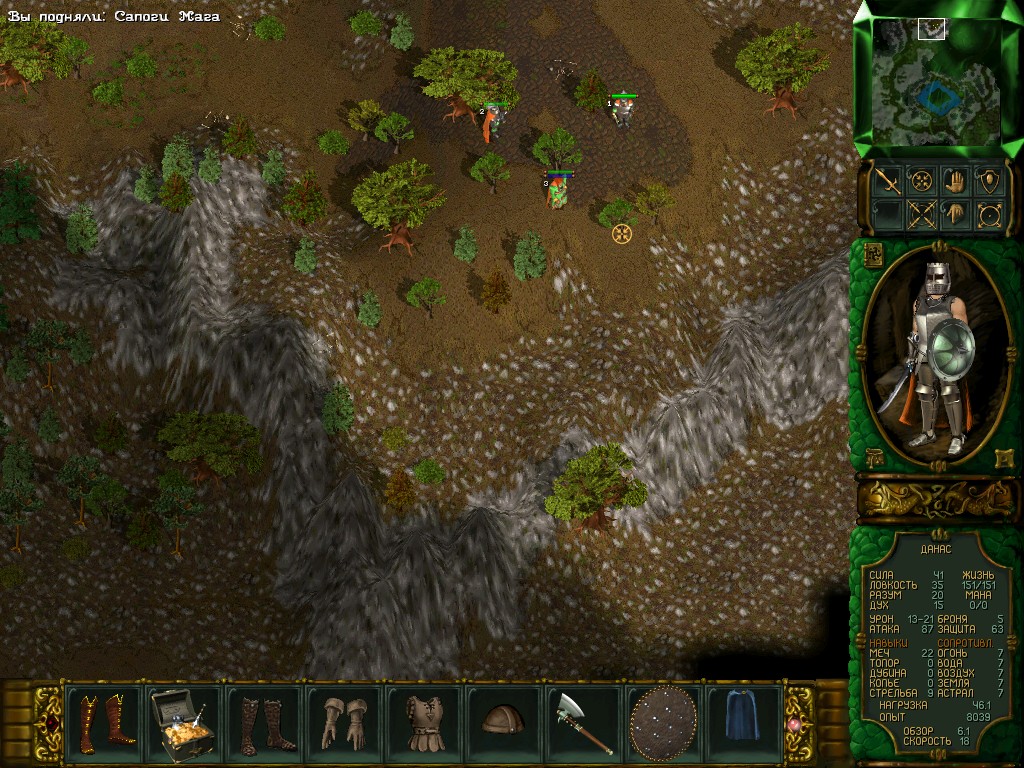Activate the outward arrows circle command

pos(989,214)
